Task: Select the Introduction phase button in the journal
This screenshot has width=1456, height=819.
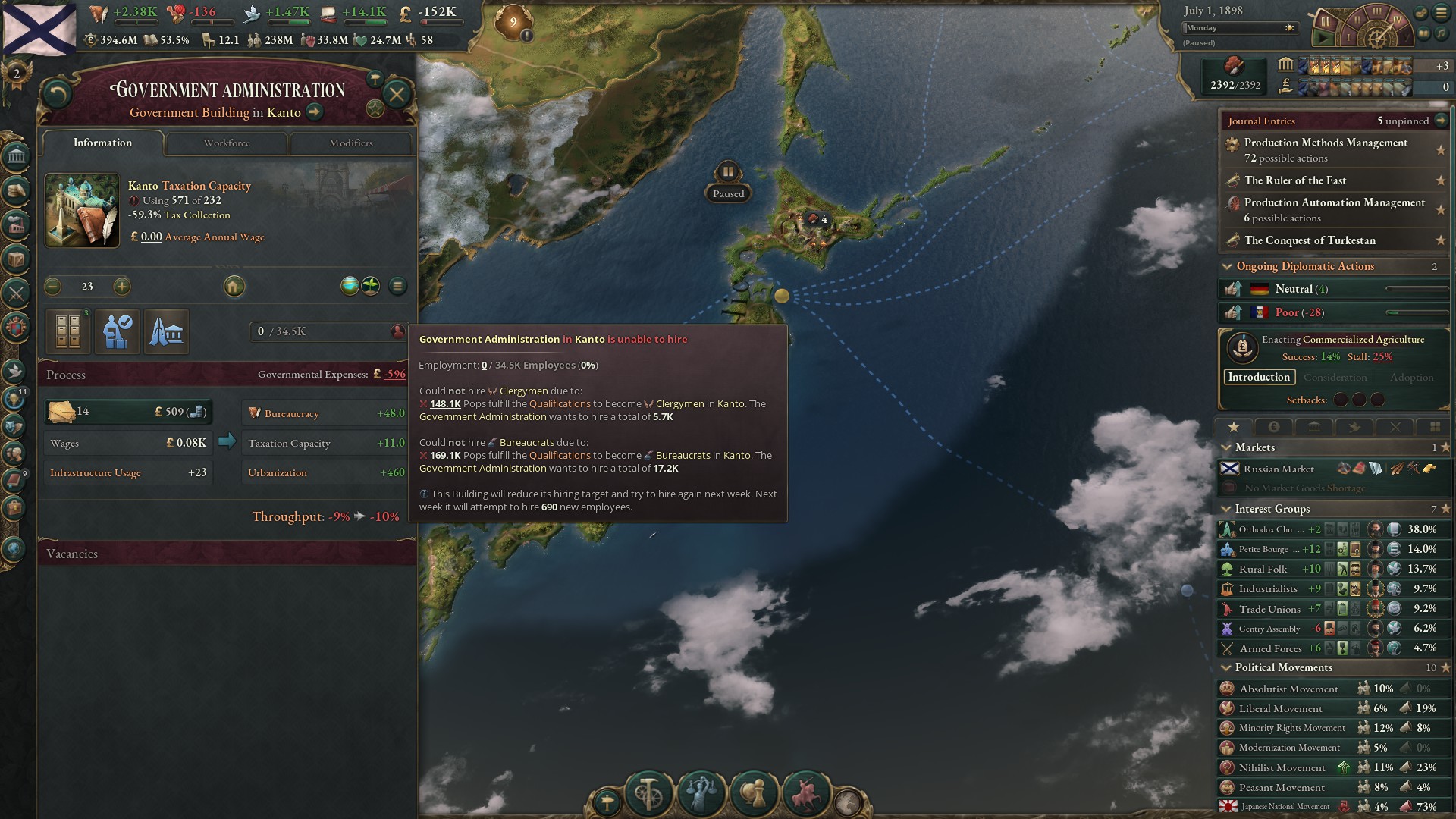Action: click(1260, 377)
